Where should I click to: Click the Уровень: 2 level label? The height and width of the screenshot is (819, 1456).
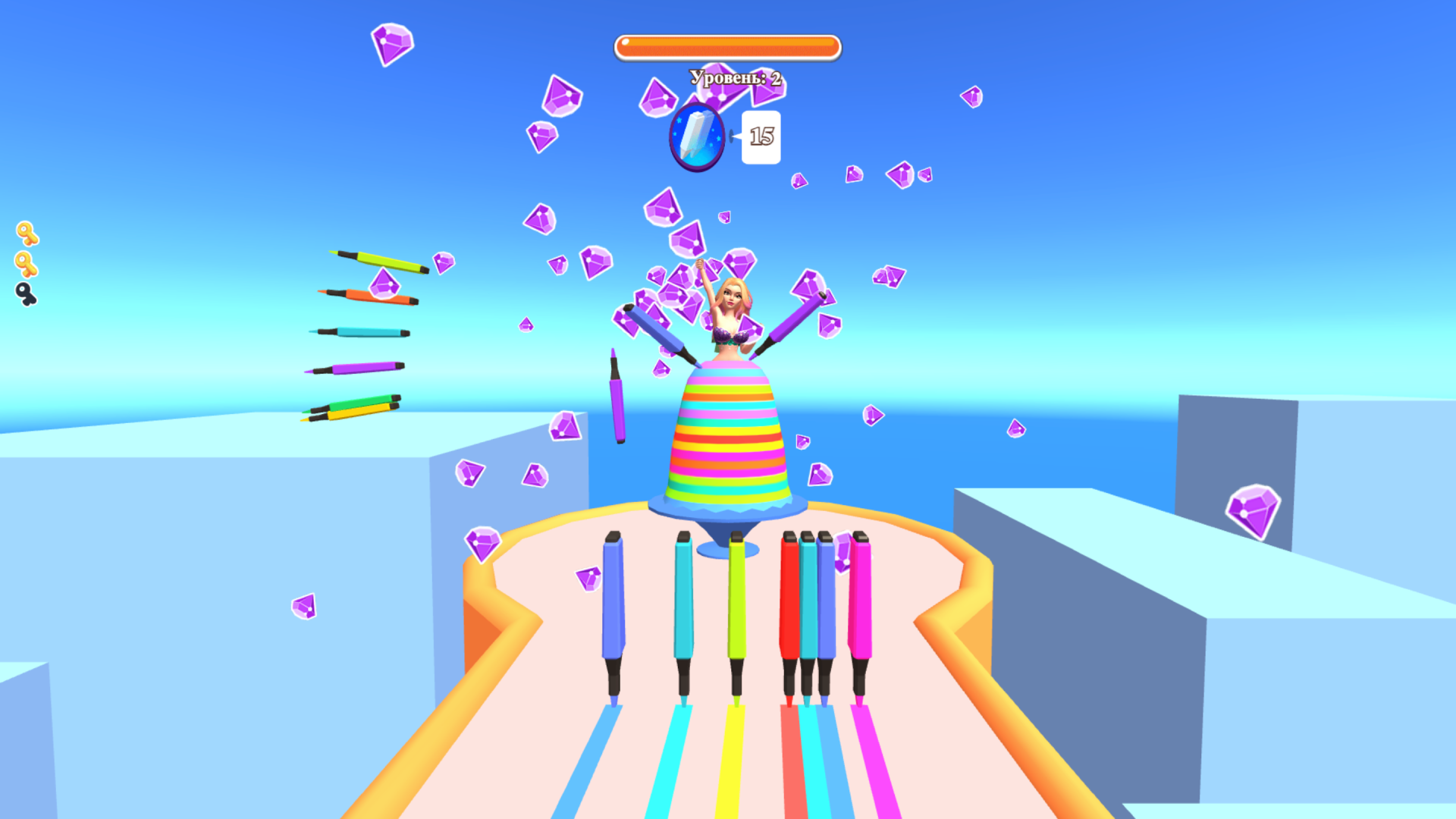coord(734,76)
